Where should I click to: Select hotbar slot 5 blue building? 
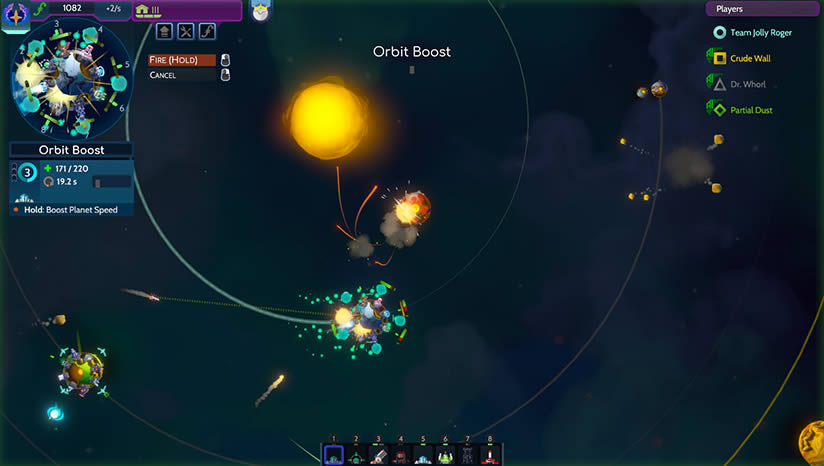coord(423,455)
